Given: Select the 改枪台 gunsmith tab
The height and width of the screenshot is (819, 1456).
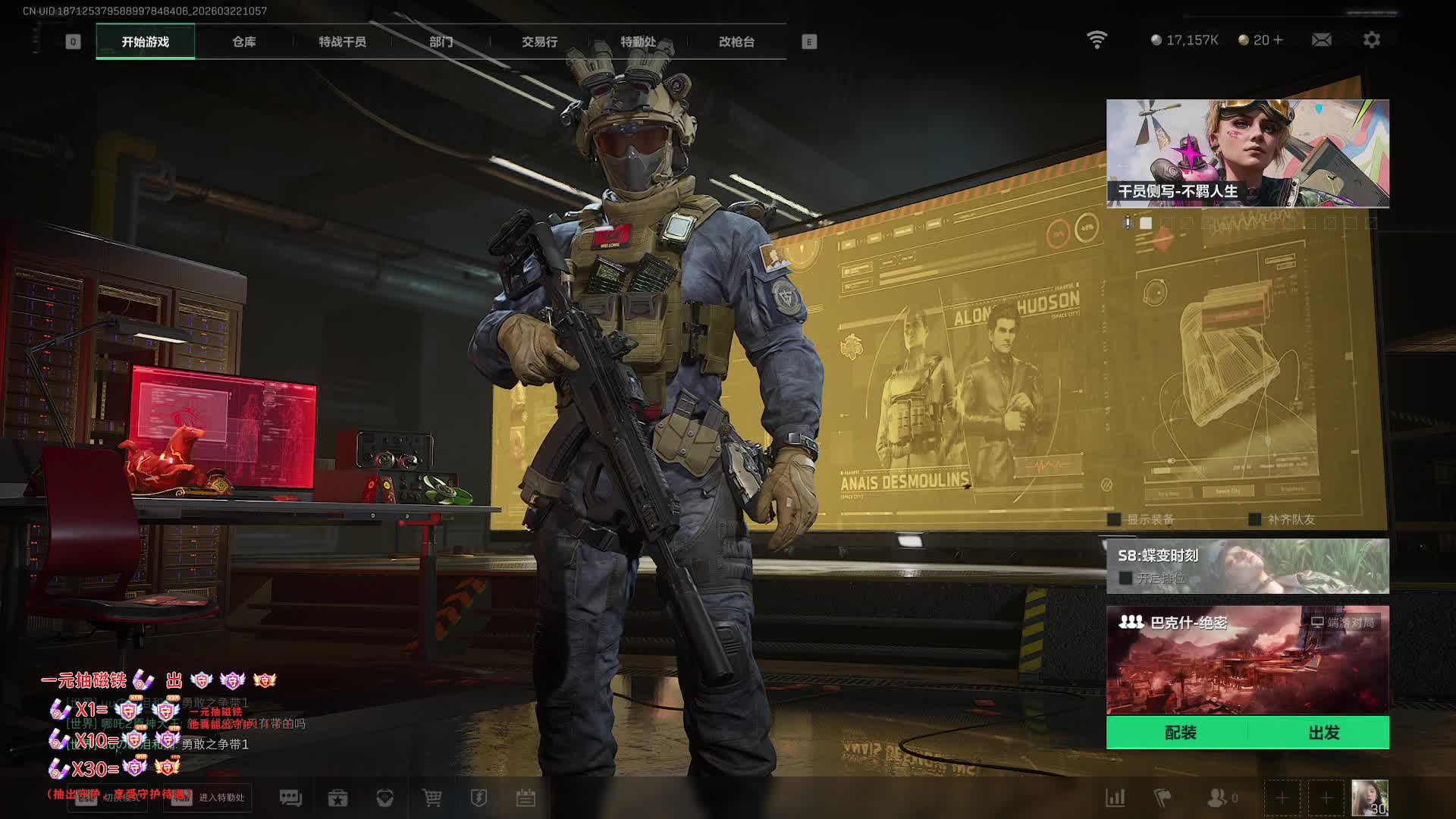Looking at the screenshot, I should pos(736,42).
